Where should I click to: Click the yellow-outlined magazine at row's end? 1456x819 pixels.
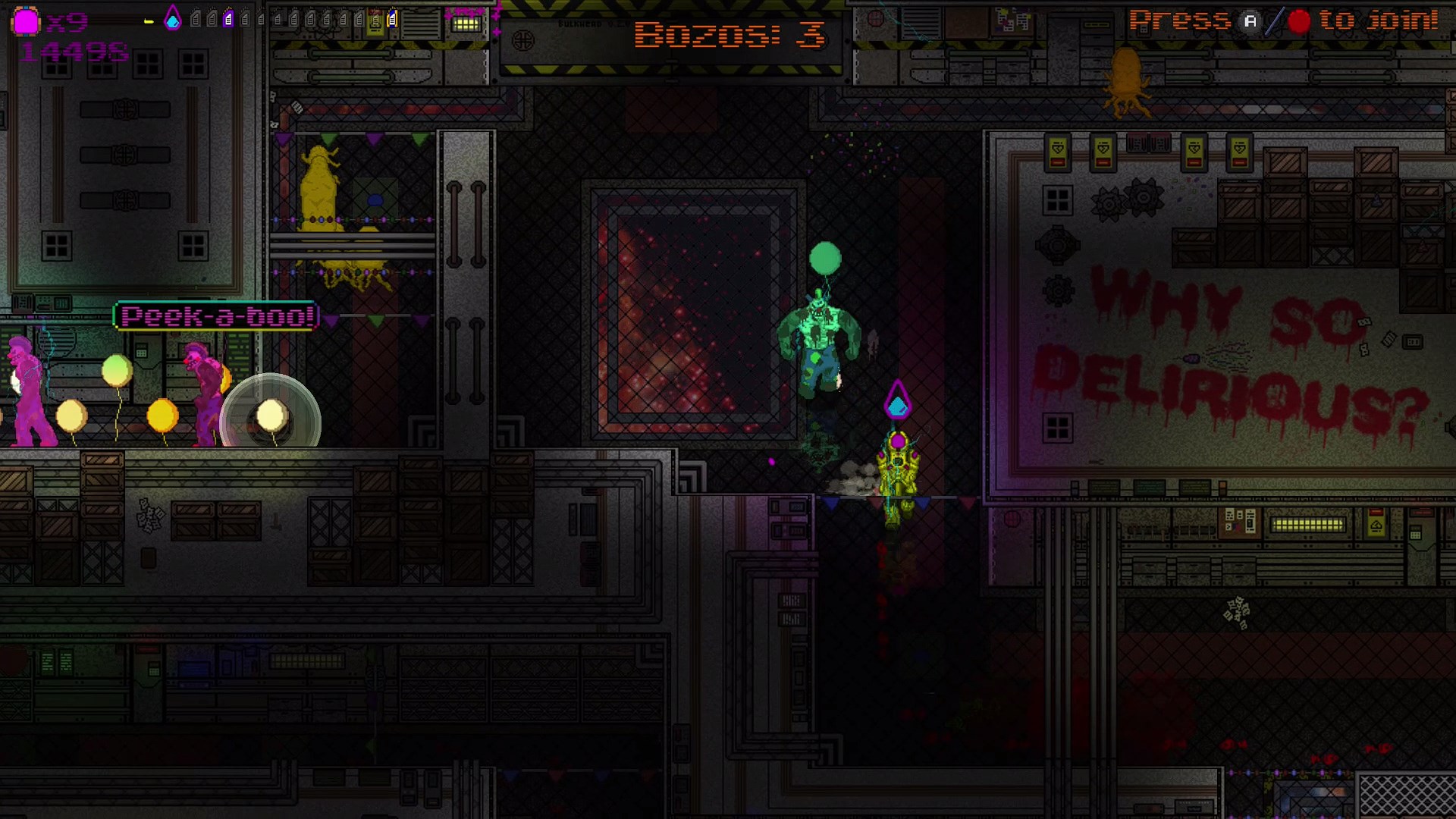click(x=394, y=19)
